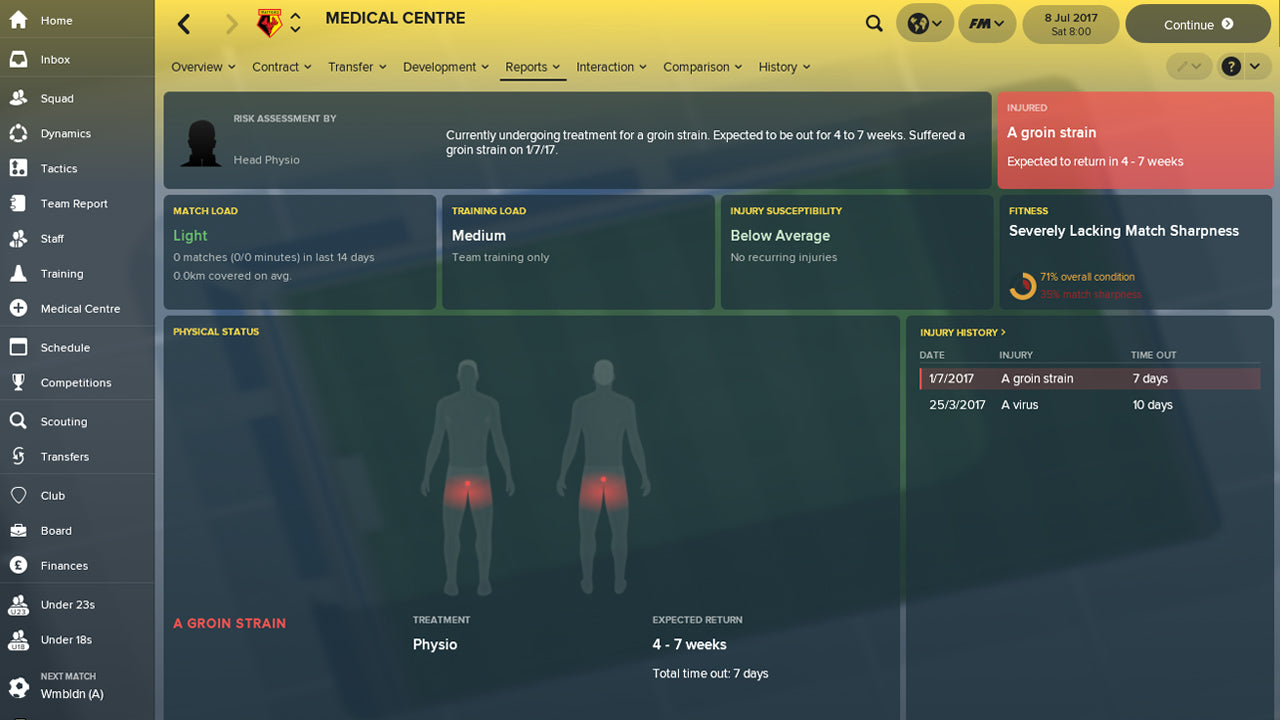Open the Training section
The height and width of the screenshot is (720, 1280).
click(62, 274)
